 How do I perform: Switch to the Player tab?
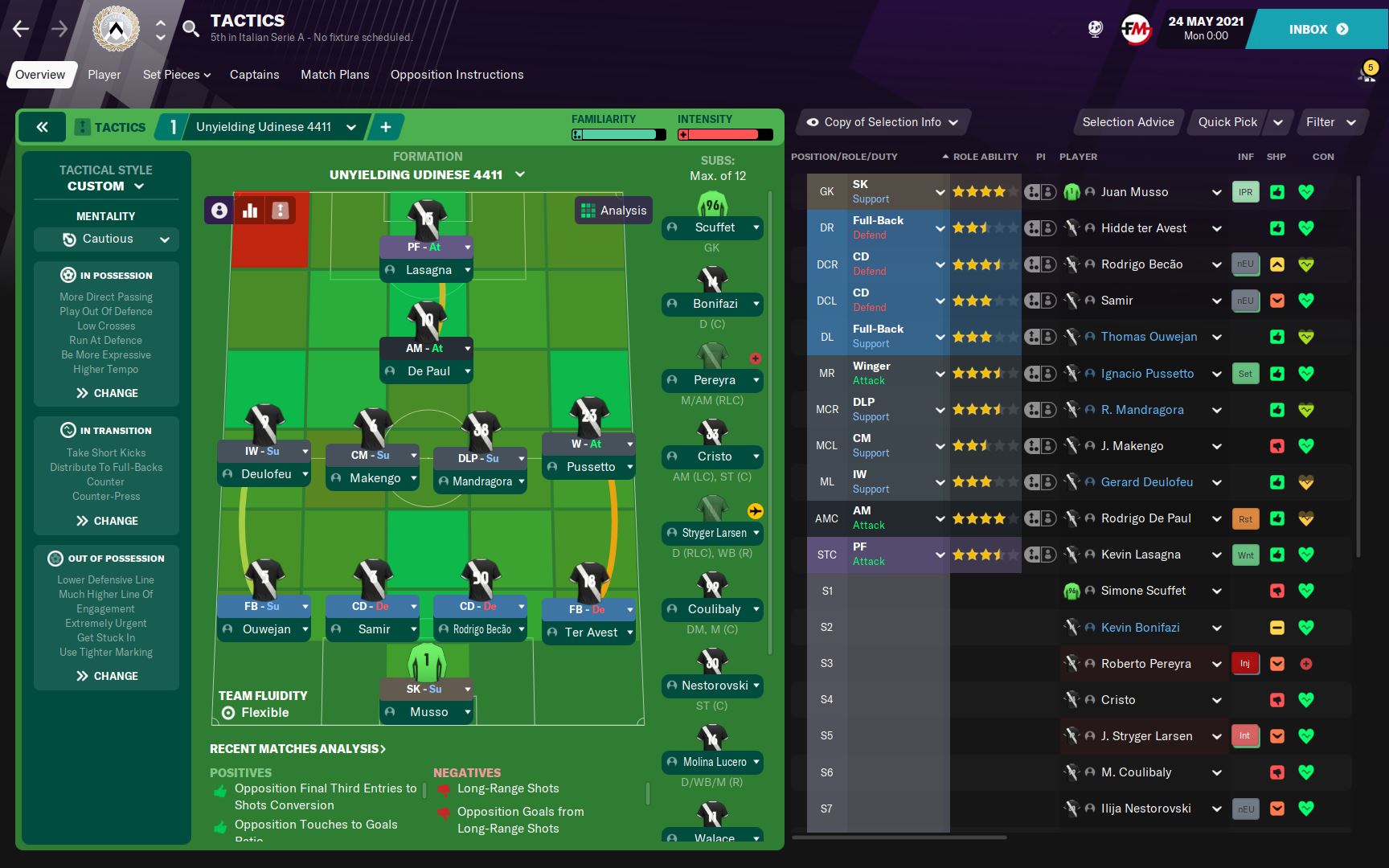tap(104, 75)
